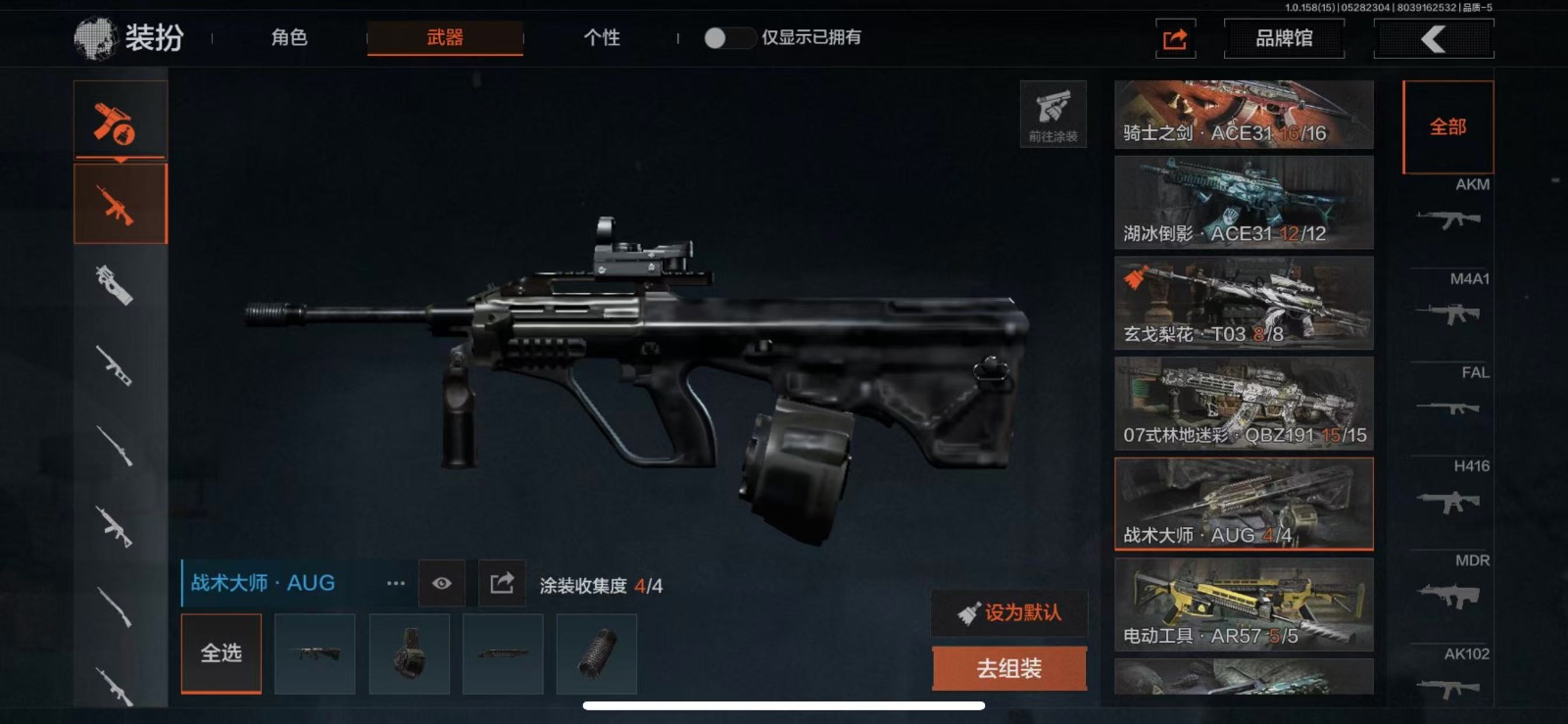Screen dimensions: 1568x724
Task: Filter skins by MDR
Action: pos(1449,582)
